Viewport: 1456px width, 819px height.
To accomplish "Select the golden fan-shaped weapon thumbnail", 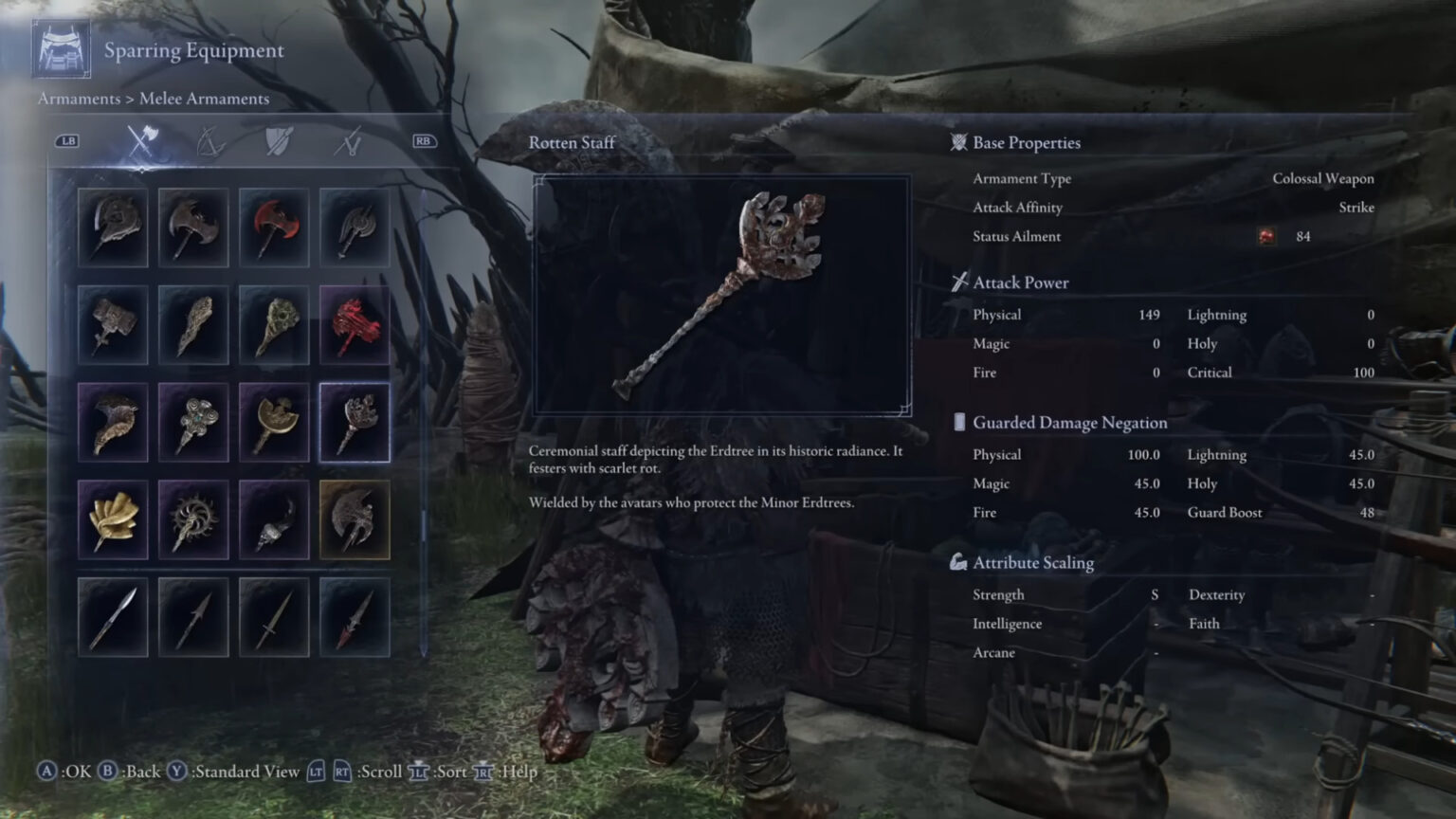I will [113, 519].
